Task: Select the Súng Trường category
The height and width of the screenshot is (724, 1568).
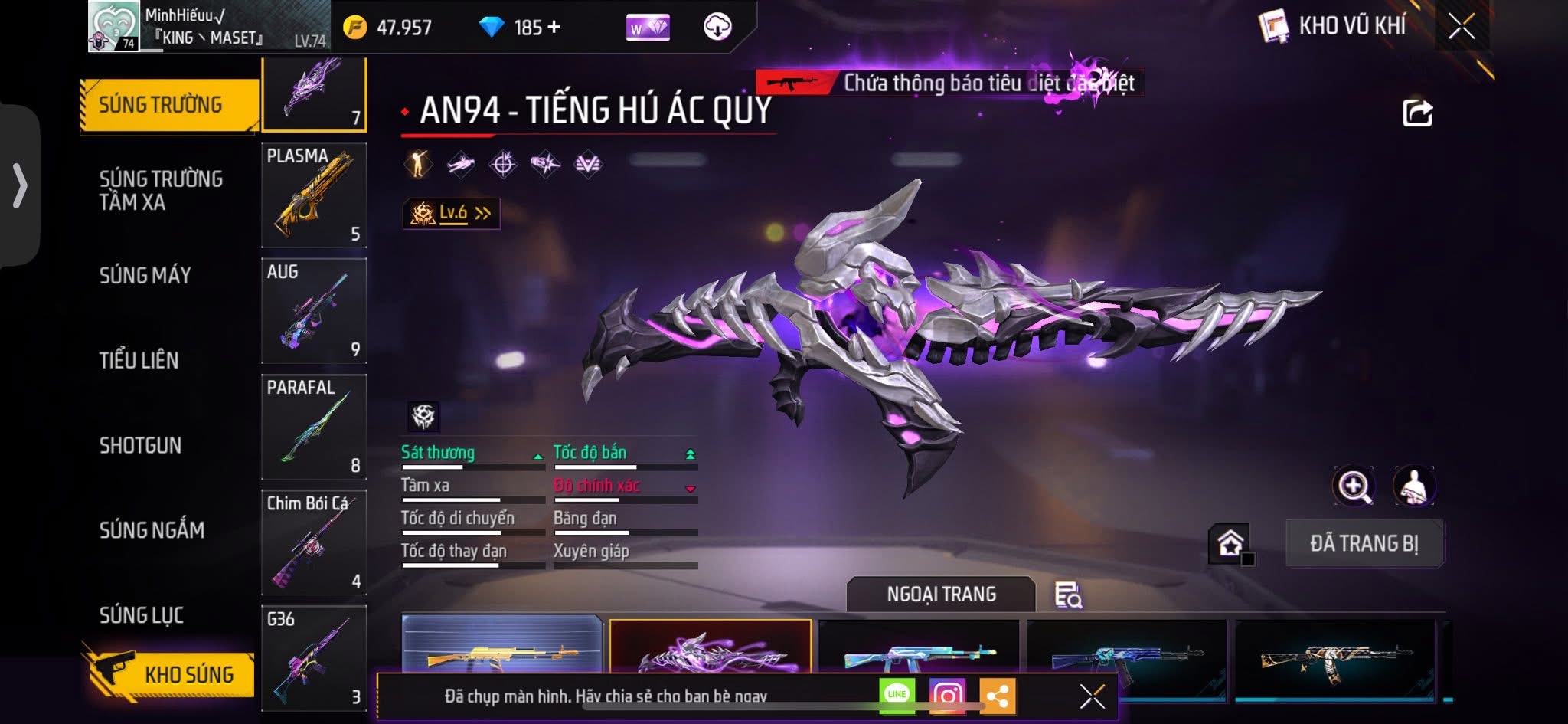Action: [x=161, y=105]
